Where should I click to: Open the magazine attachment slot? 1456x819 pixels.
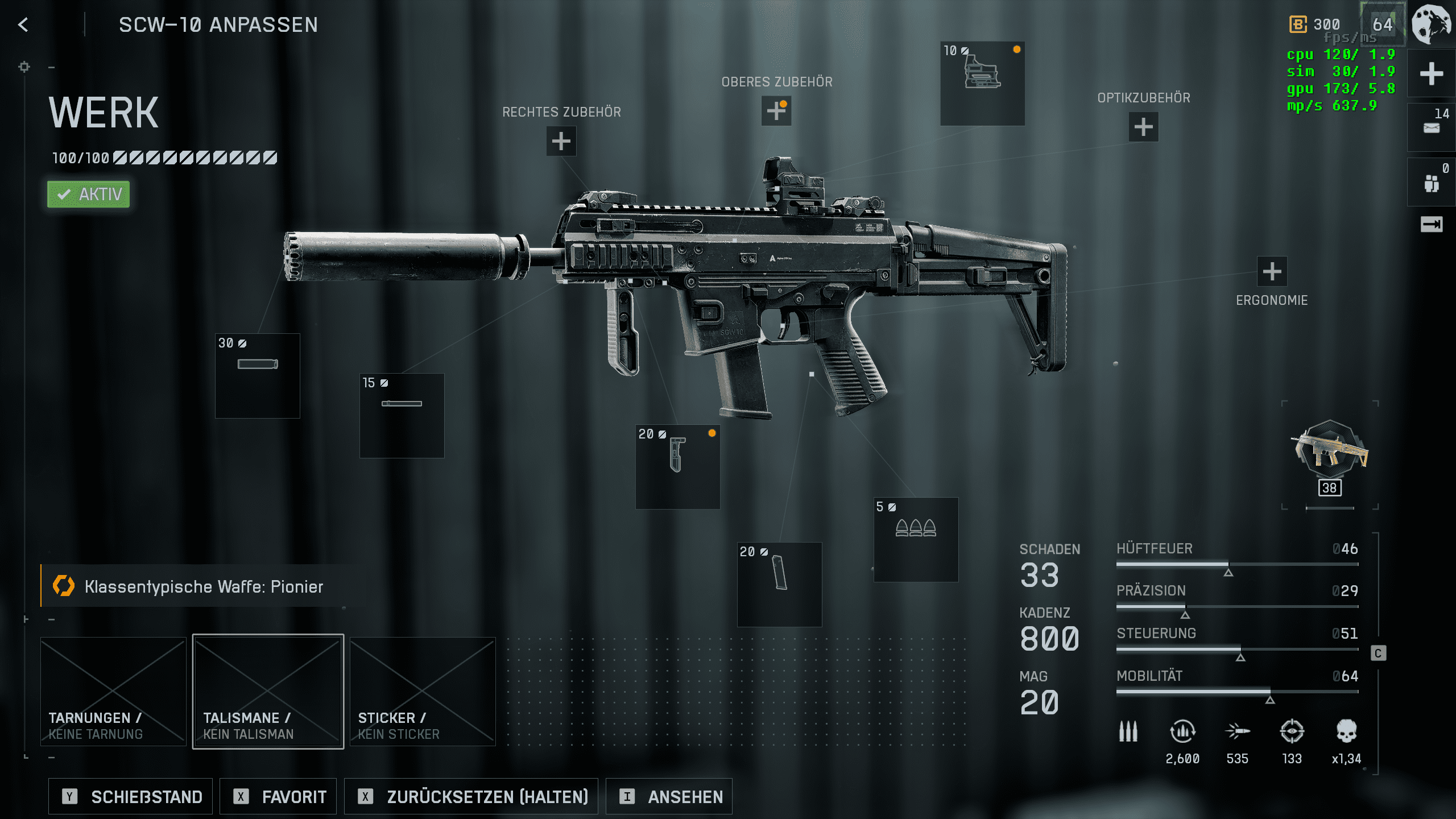pyautogui.click(x=779, y=584)
